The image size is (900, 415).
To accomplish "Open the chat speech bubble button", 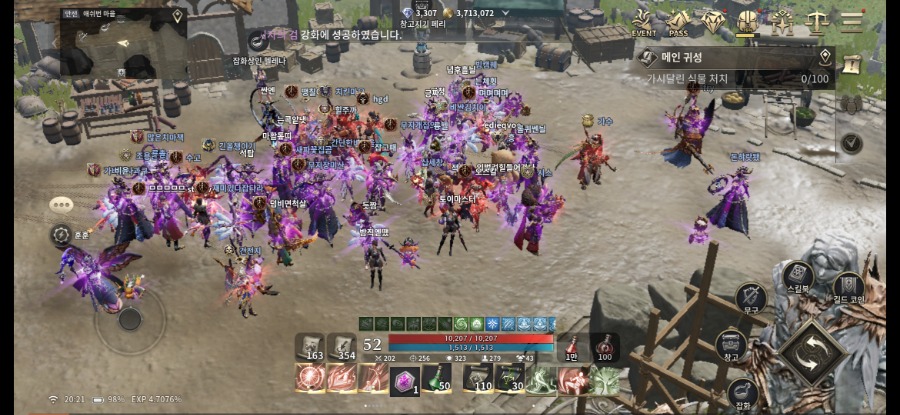I will coord(61,204).
